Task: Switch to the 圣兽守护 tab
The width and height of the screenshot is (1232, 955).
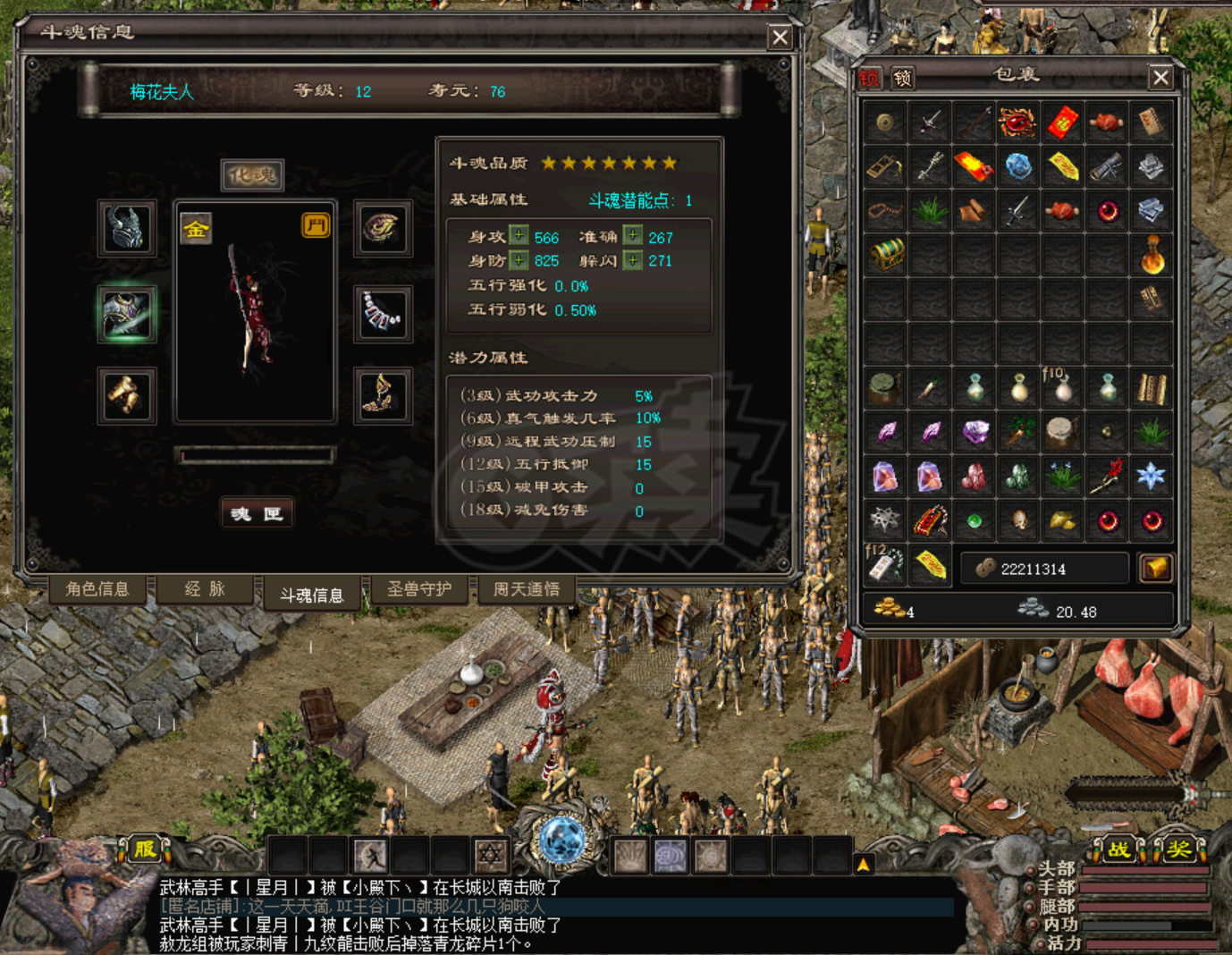Action: [x=418, y=589]
